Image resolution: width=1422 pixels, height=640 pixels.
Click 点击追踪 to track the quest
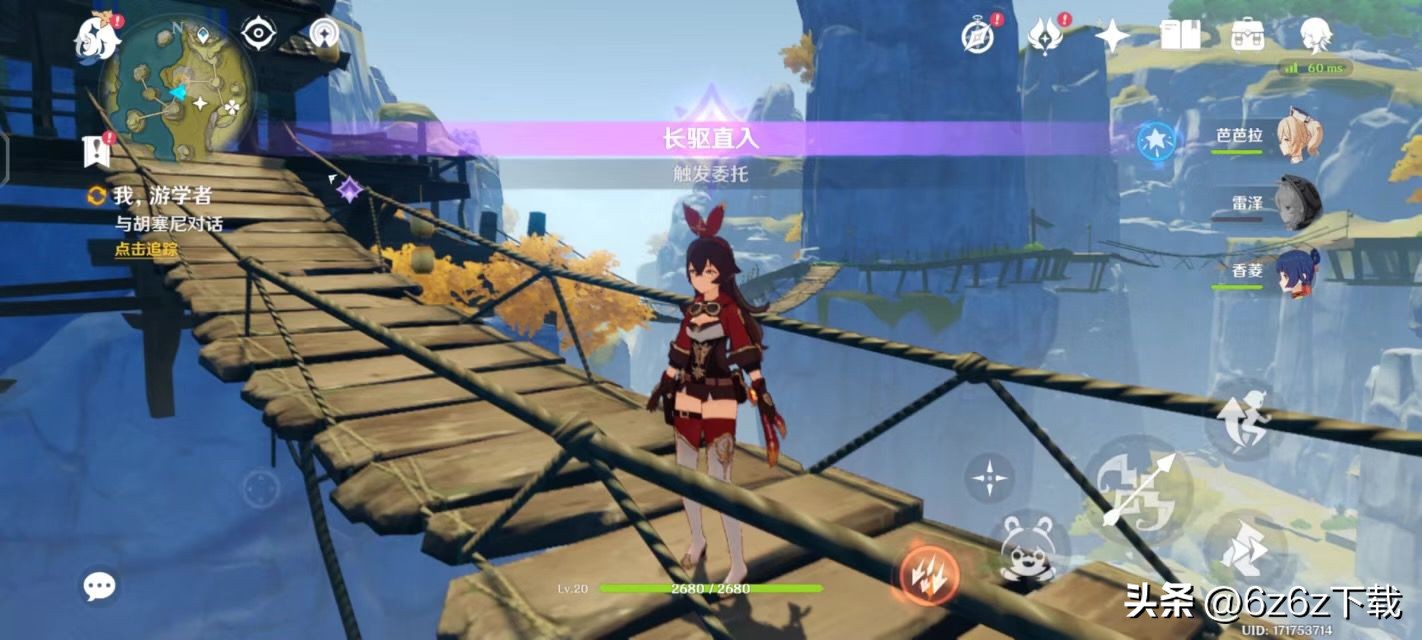click(145, 249)
